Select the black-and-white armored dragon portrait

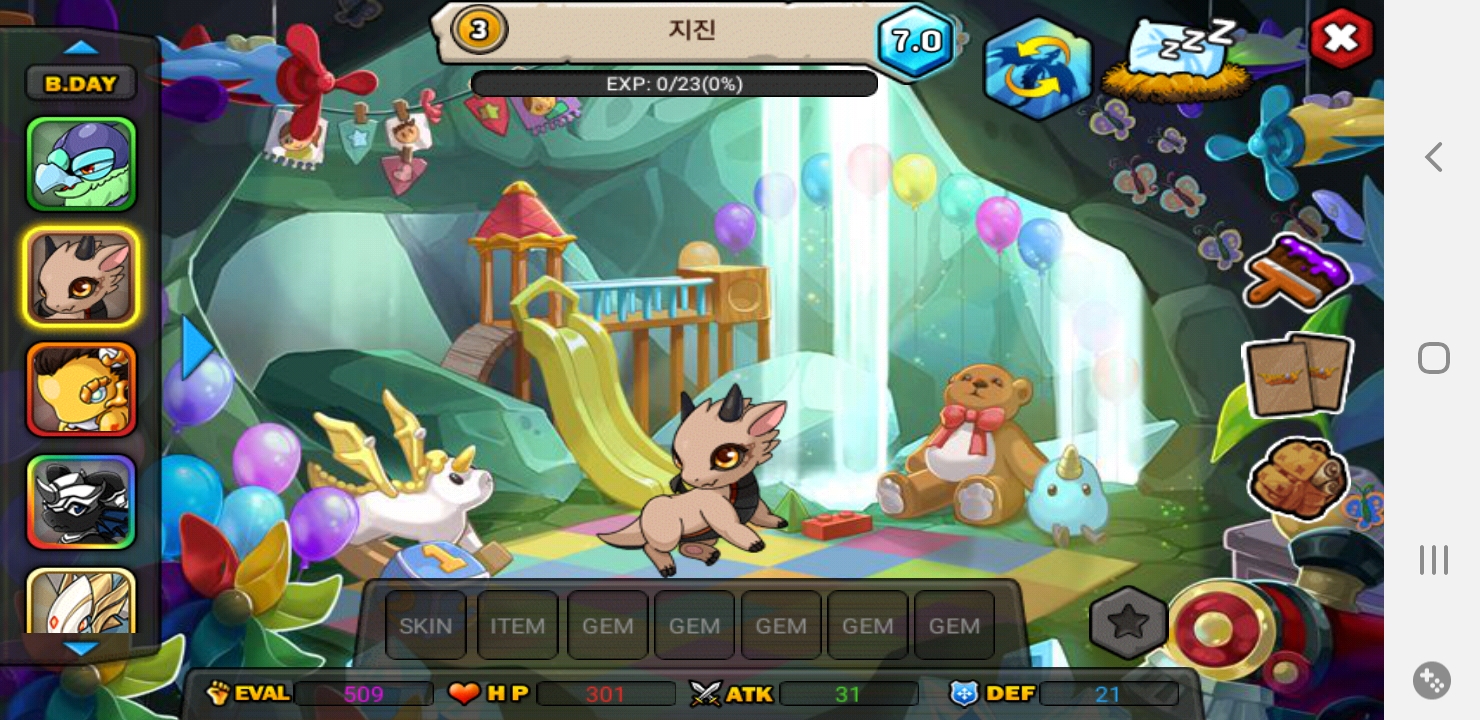(x=81, y=502)
